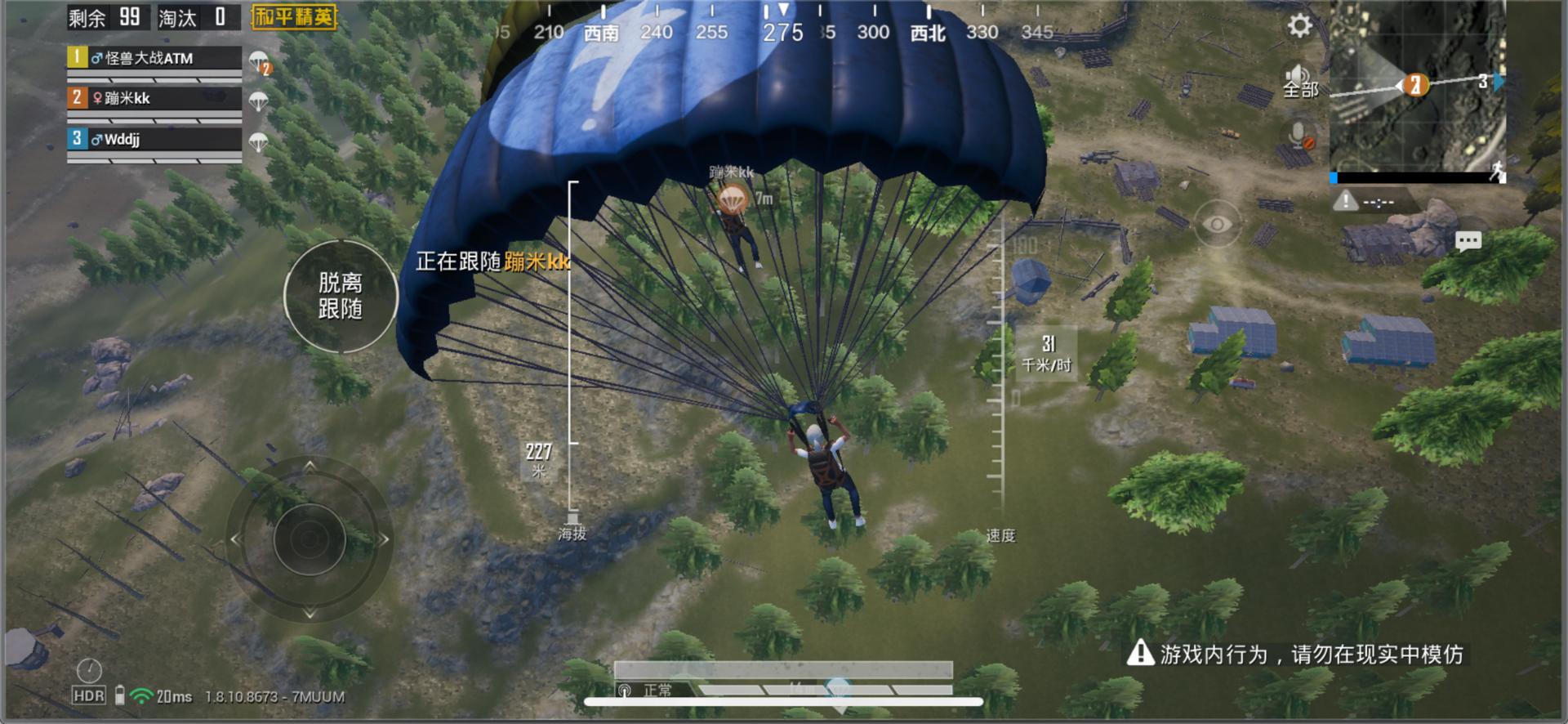
Task: Unmute the microphone
Action: [1298, 133]
